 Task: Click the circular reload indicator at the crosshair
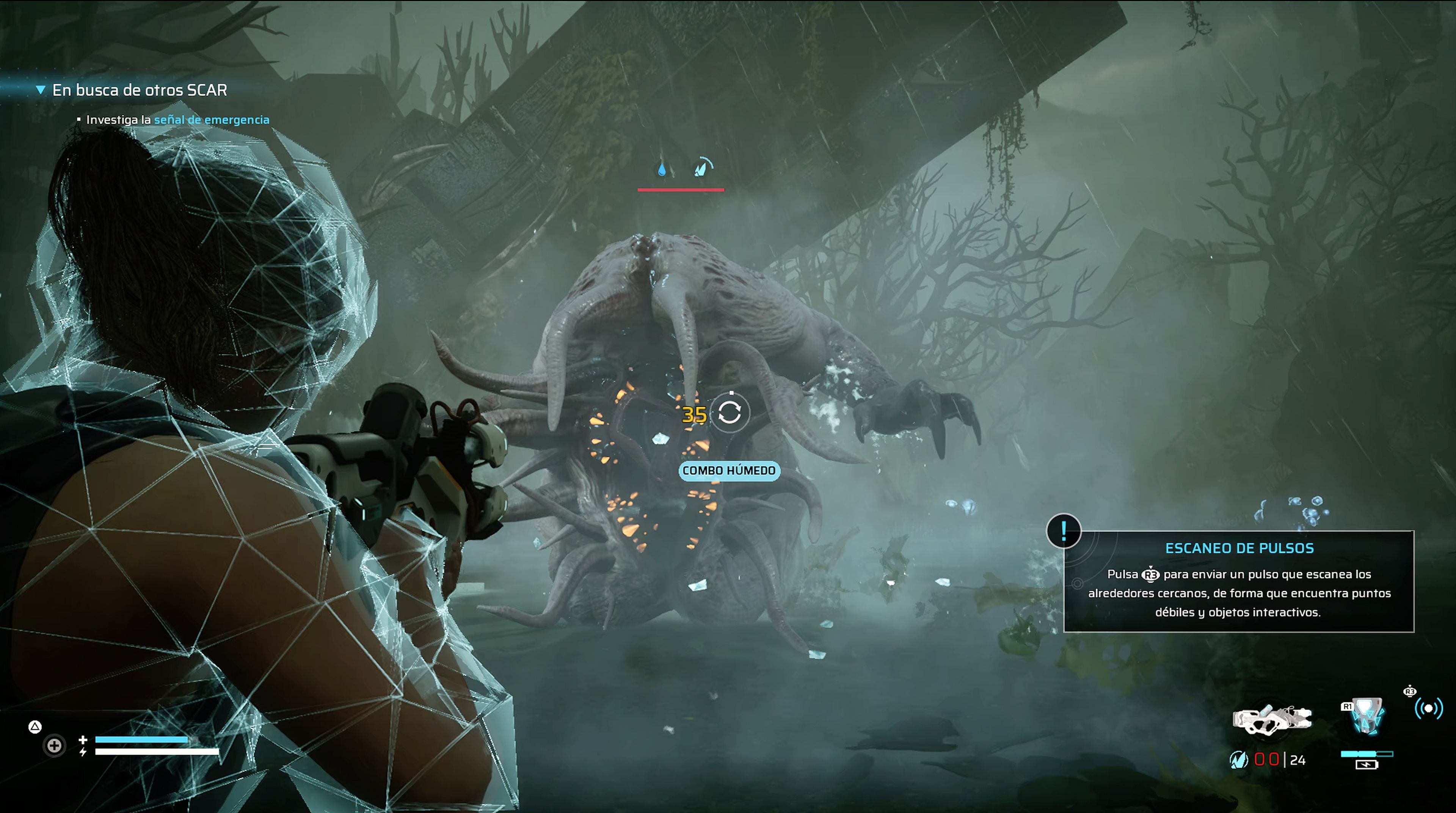(730, 413)
